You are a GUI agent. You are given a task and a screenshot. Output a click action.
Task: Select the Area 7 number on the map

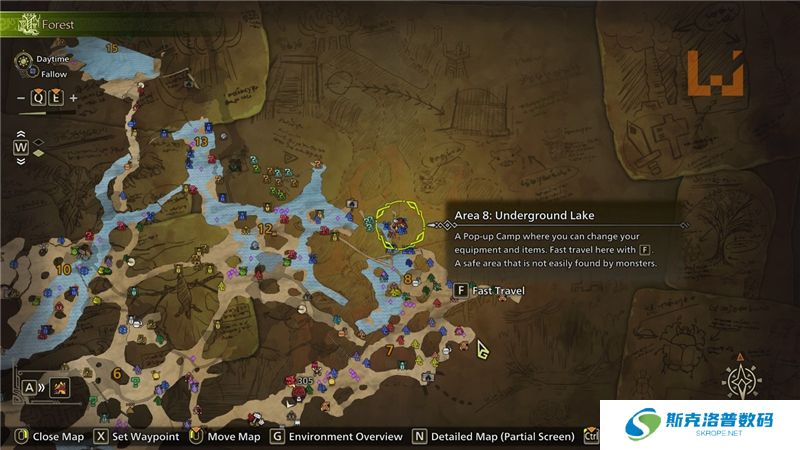click(x=388, y=350)
